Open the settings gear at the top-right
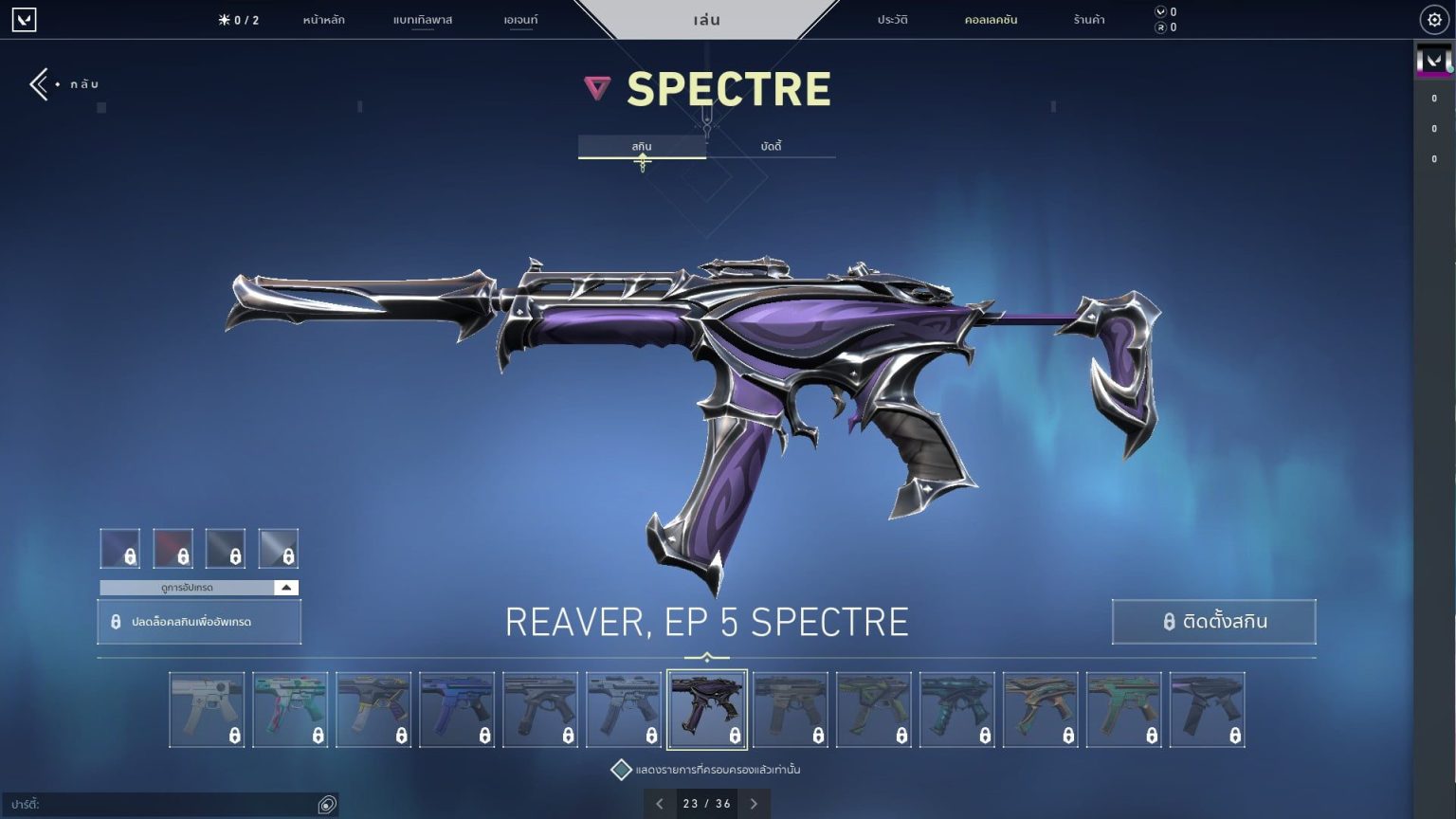Image resolution: width=1456 pixels, height=819 pixels. 1434,19
